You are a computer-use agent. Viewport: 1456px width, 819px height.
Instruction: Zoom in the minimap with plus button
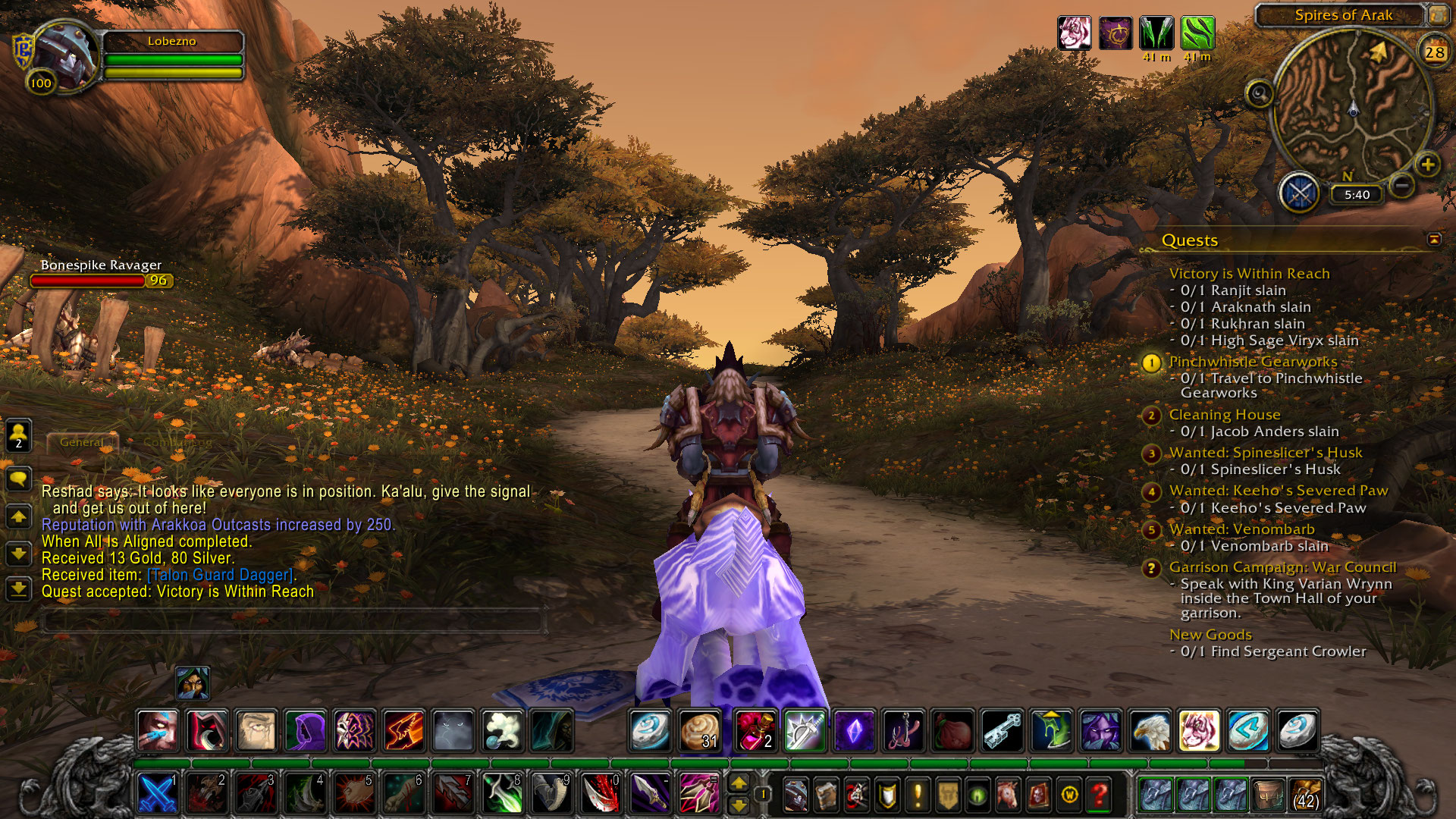1427,165
